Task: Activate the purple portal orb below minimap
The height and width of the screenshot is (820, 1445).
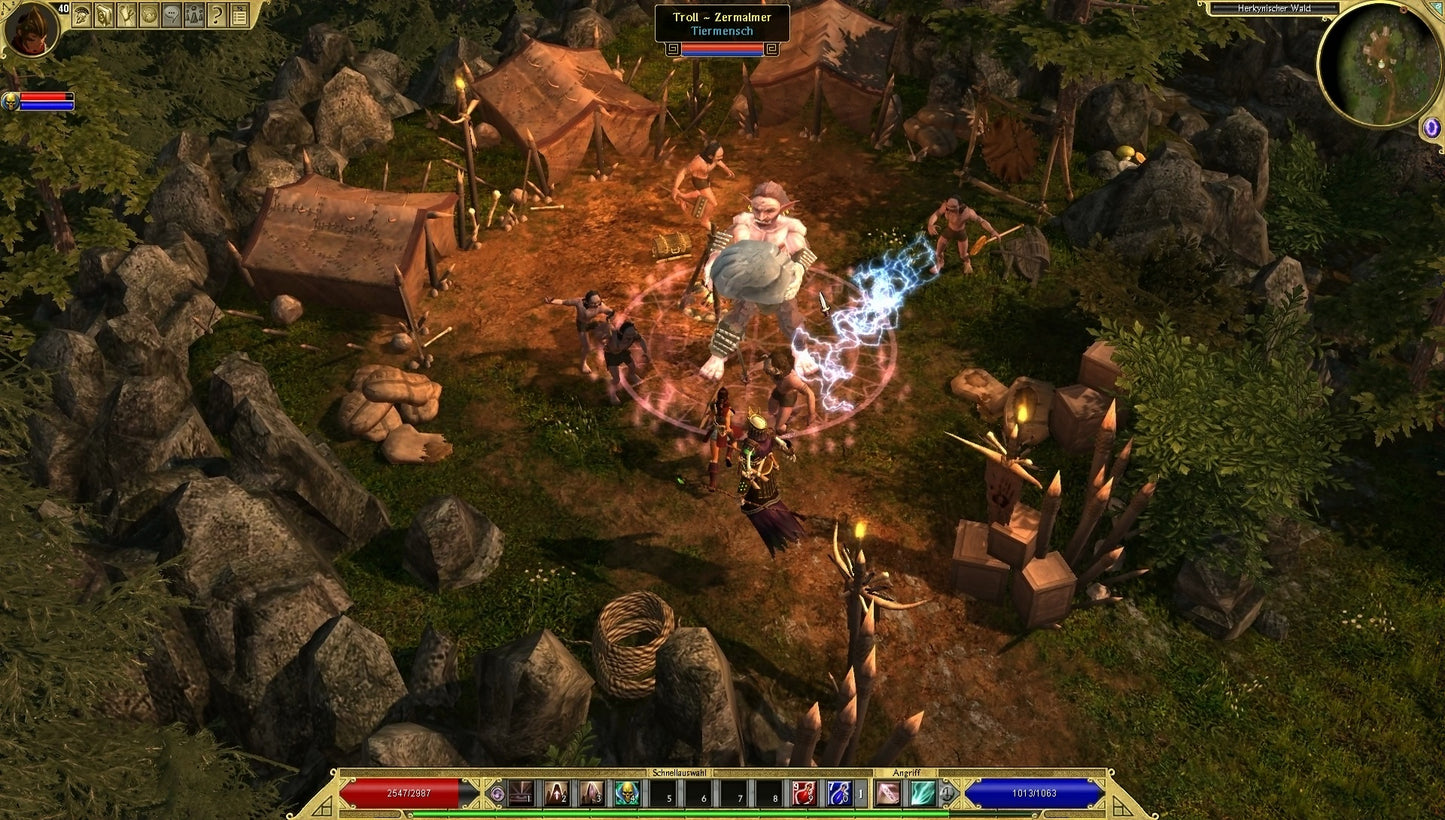Action: pyautogui.click(x=1431, y=126)
